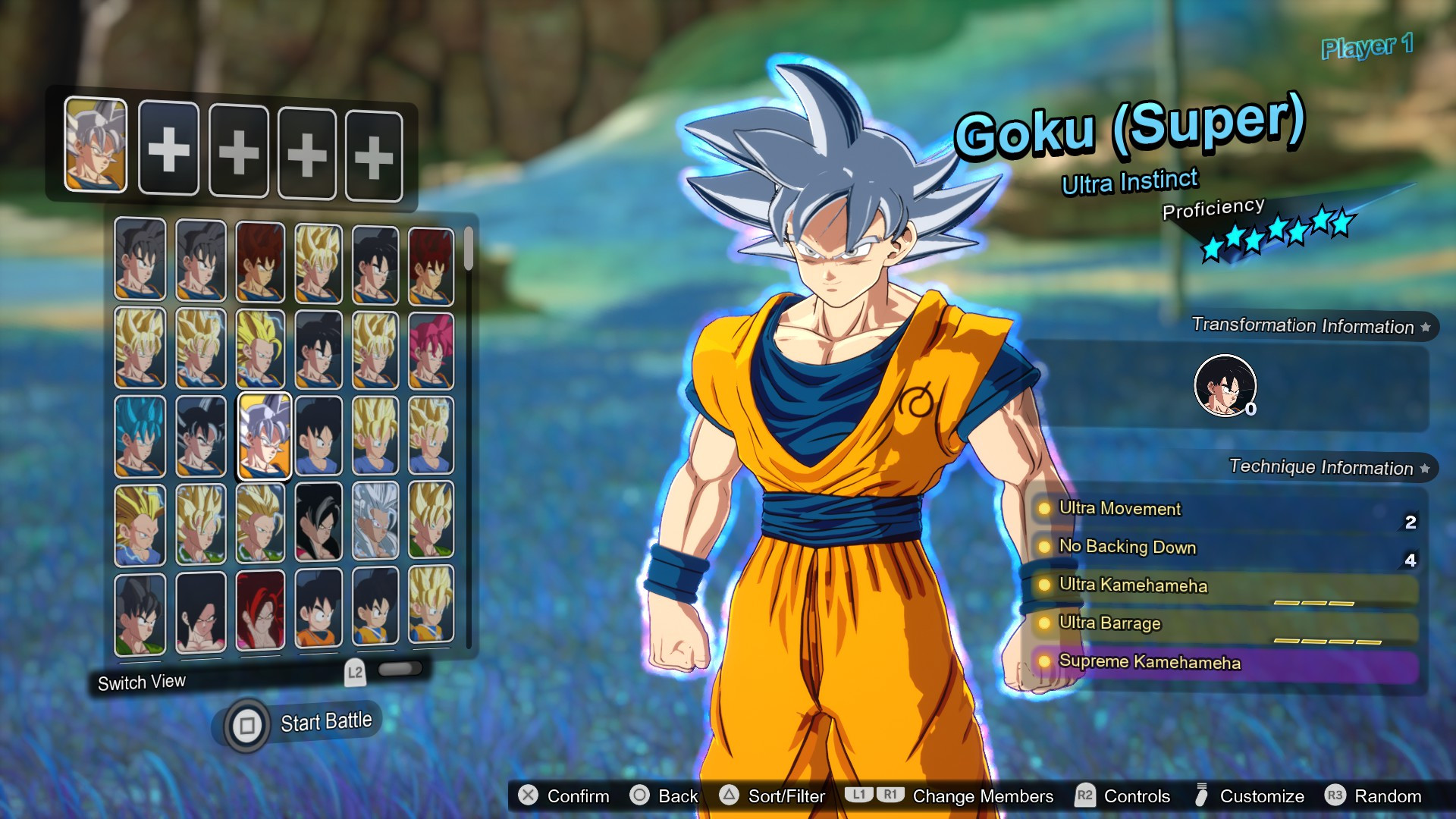Select the Player 1 tab

[x=1366, y=46]
